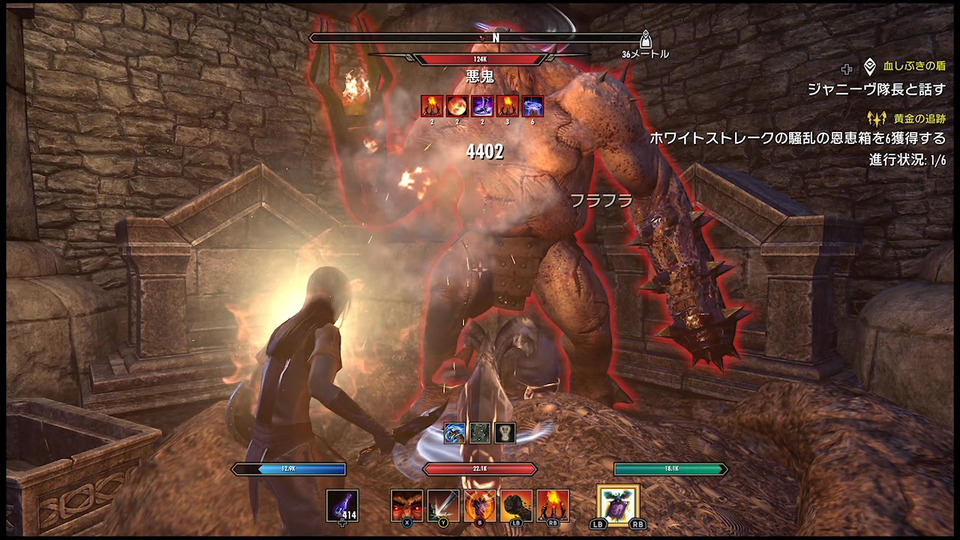The height and width of the screenshot is (540, 960).
Task: Activate the flaming torch ability
Action: coord(552,505)
